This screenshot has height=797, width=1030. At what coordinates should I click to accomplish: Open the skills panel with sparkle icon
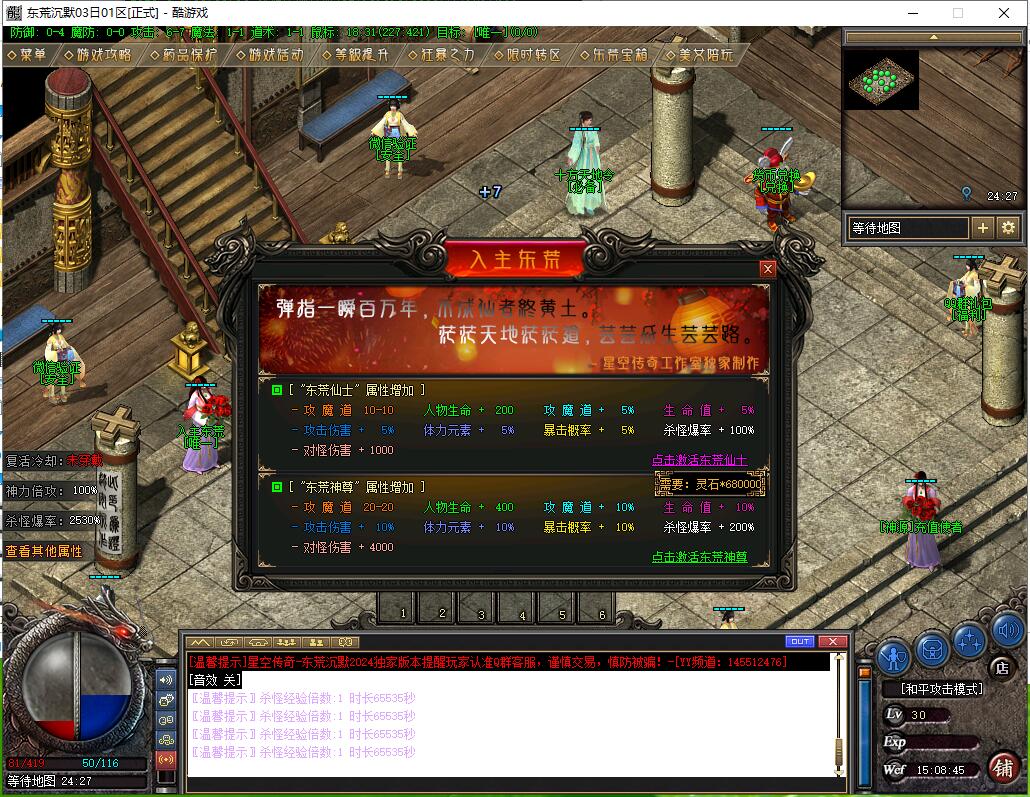[x=969, y=640]
